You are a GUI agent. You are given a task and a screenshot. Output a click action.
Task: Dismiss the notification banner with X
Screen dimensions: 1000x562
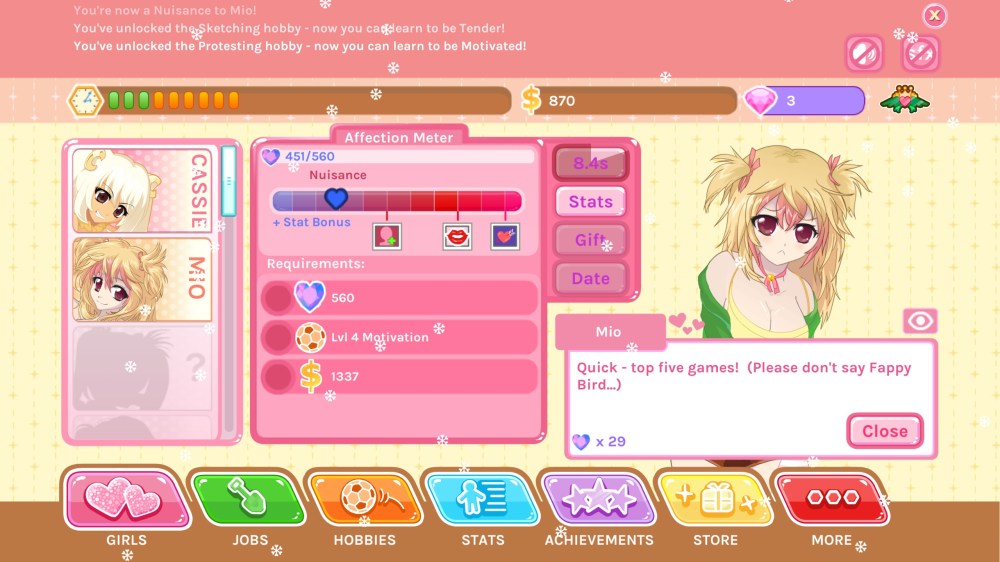pos(934,15)
